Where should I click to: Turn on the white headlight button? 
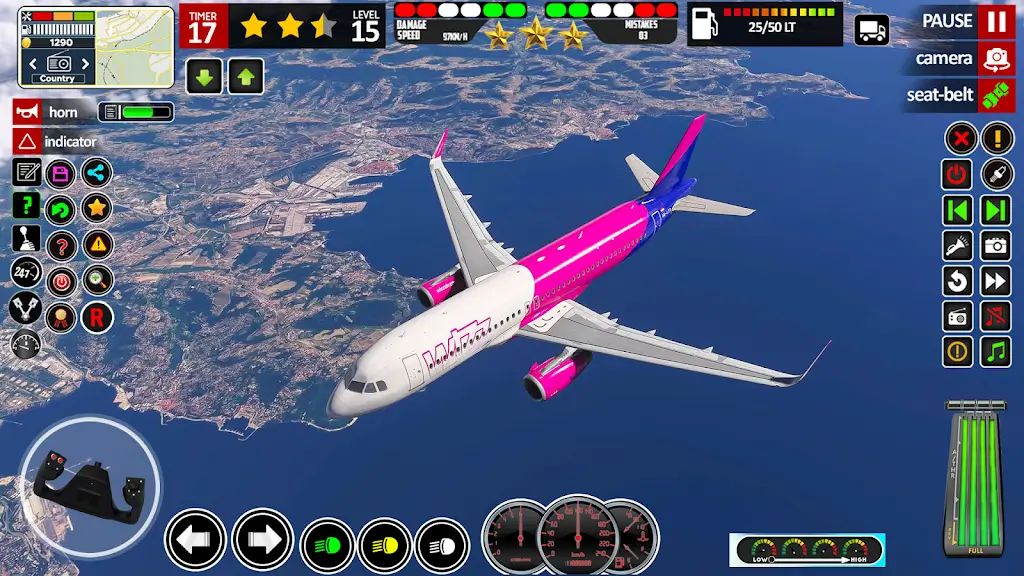coord(442,545)
